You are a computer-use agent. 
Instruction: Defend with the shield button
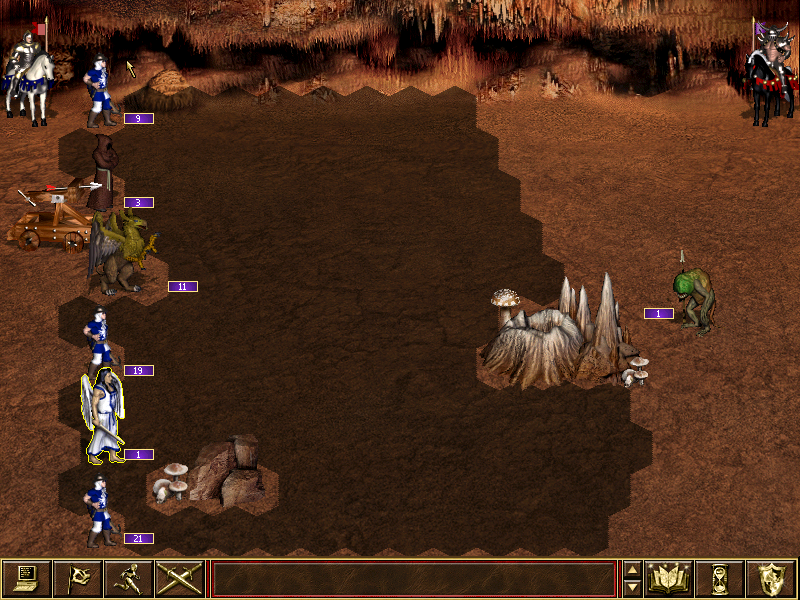coord(771,578)
